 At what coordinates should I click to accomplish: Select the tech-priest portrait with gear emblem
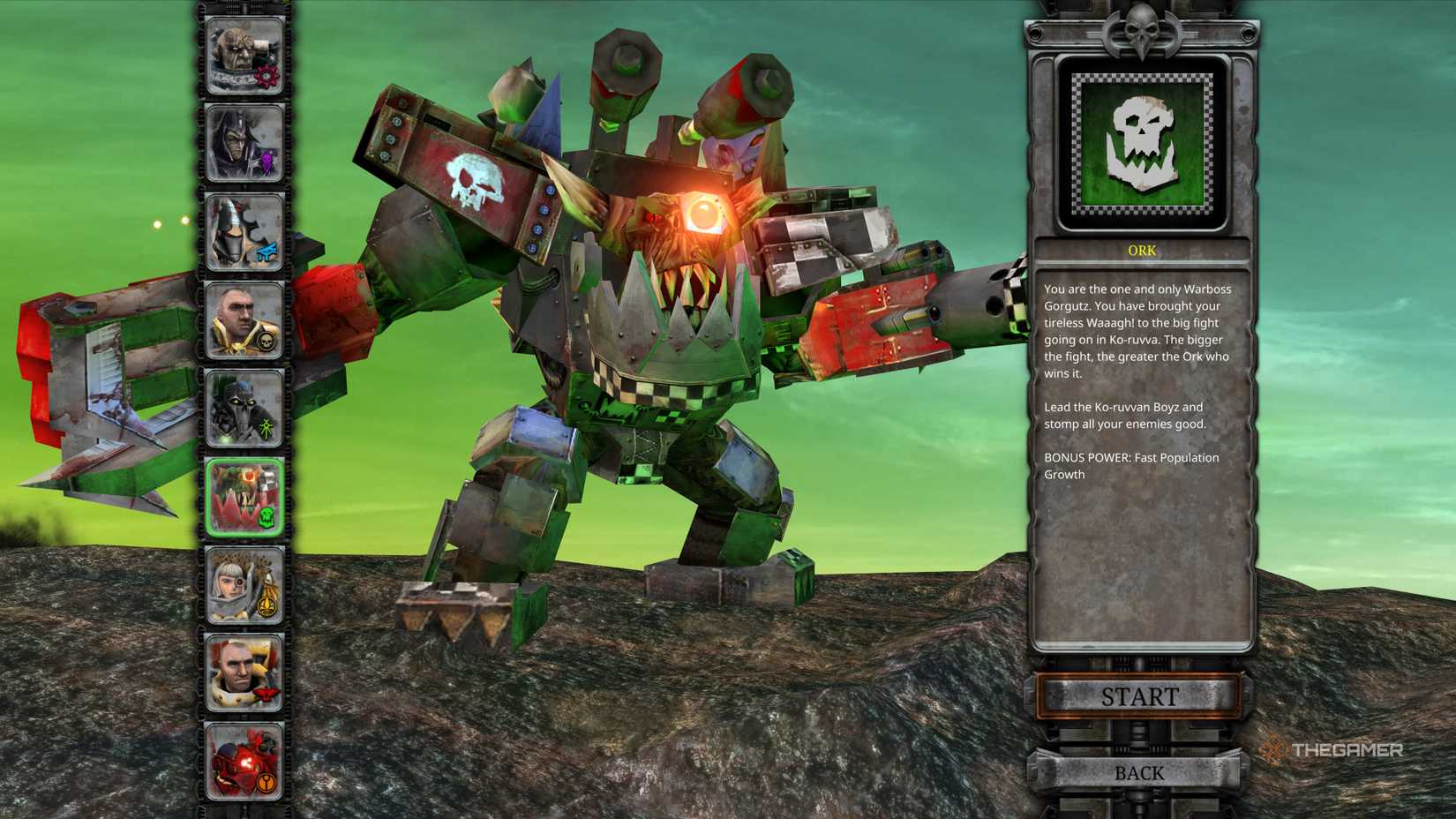click(x=243, y=55)
